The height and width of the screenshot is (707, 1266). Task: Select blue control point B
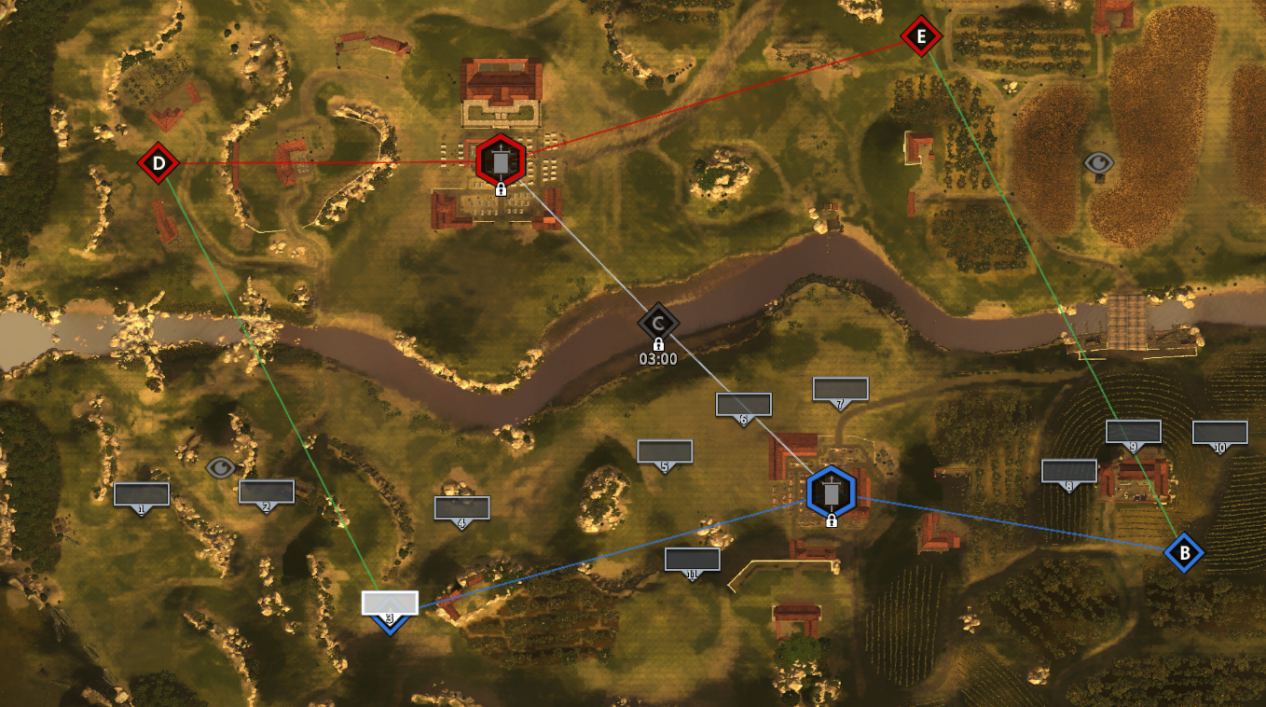pyautogui.click(x=1184, y=551)
